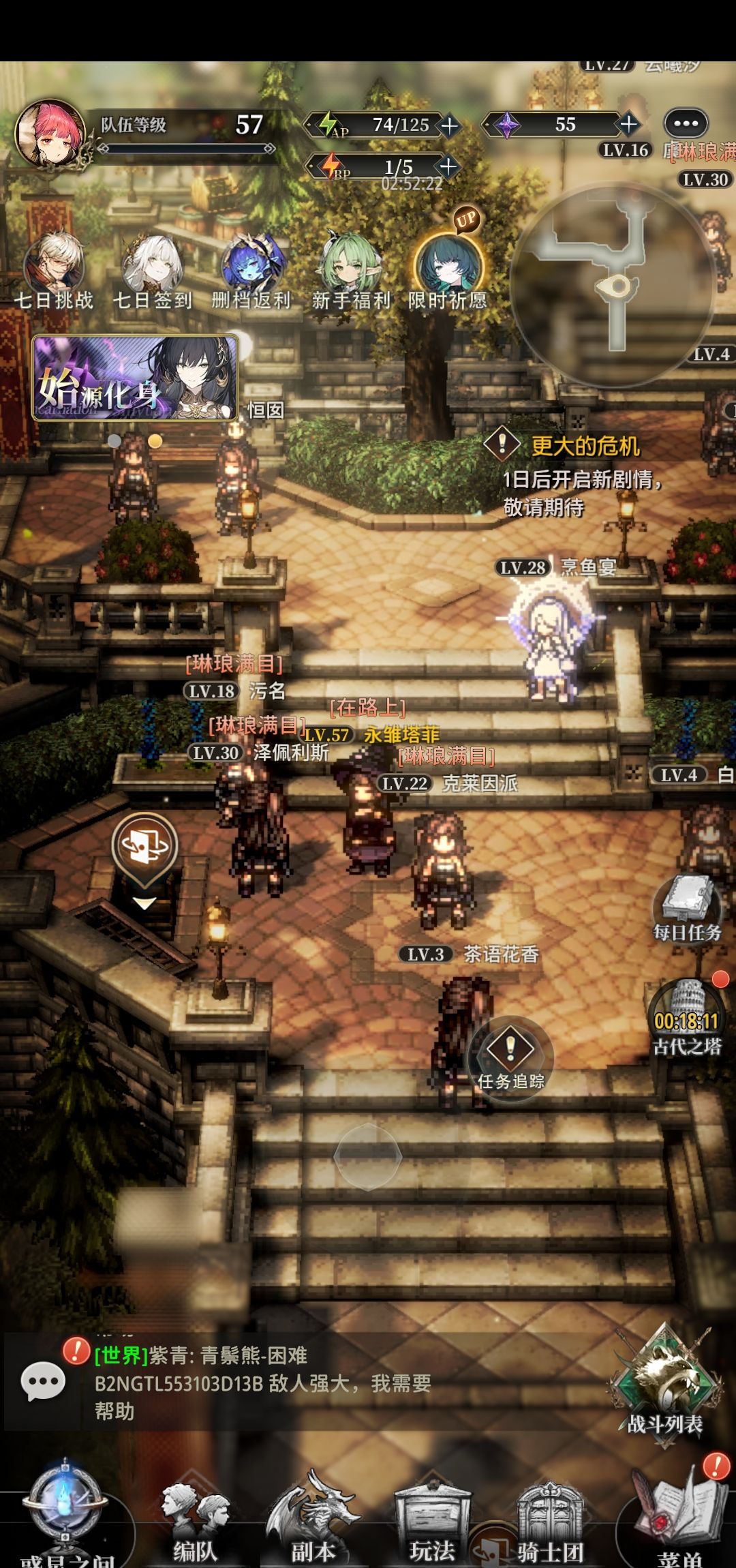Add more BP with plus button
This screenshot has width=736, height=1568.
coord(448,166)
